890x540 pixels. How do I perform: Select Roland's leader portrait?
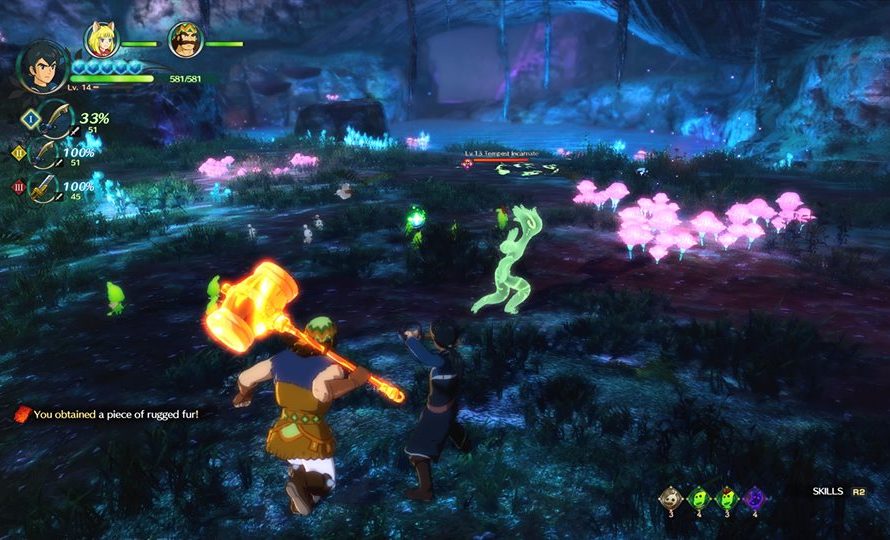click(42, 65)
